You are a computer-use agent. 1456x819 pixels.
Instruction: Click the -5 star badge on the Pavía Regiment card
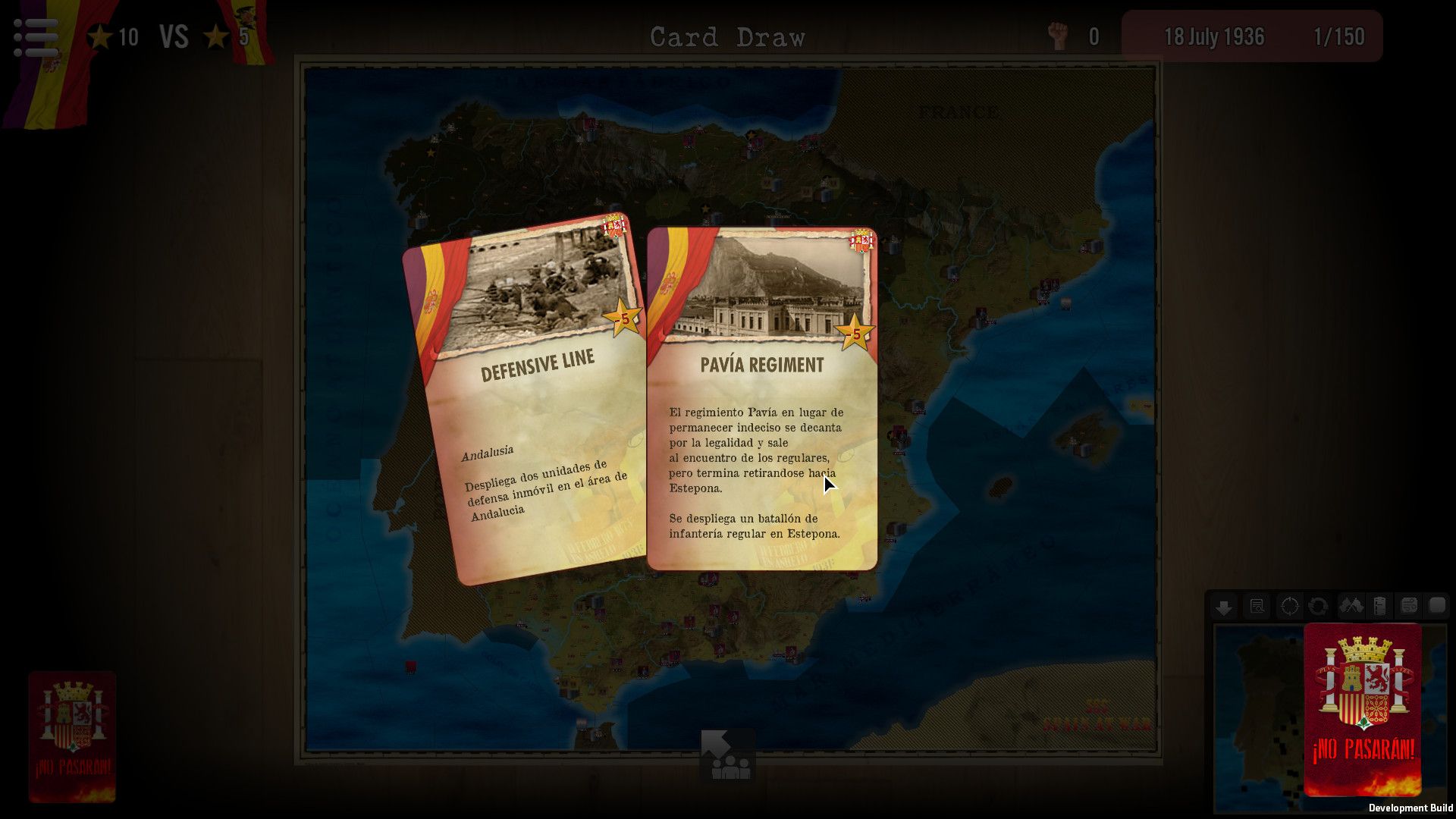[x=856, y=331]
